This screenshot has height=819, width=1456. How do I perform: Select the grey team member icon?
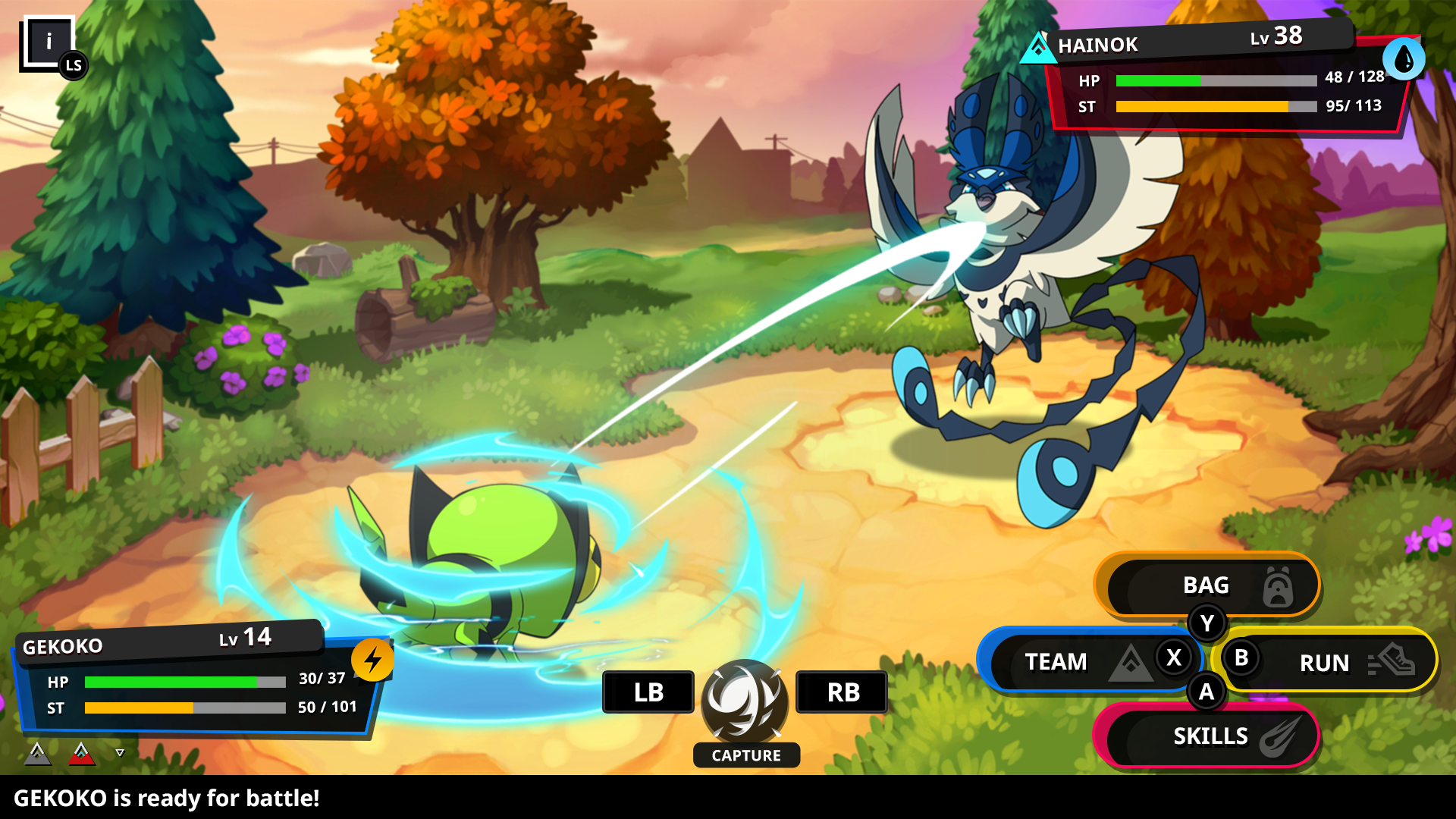(37, 753)
